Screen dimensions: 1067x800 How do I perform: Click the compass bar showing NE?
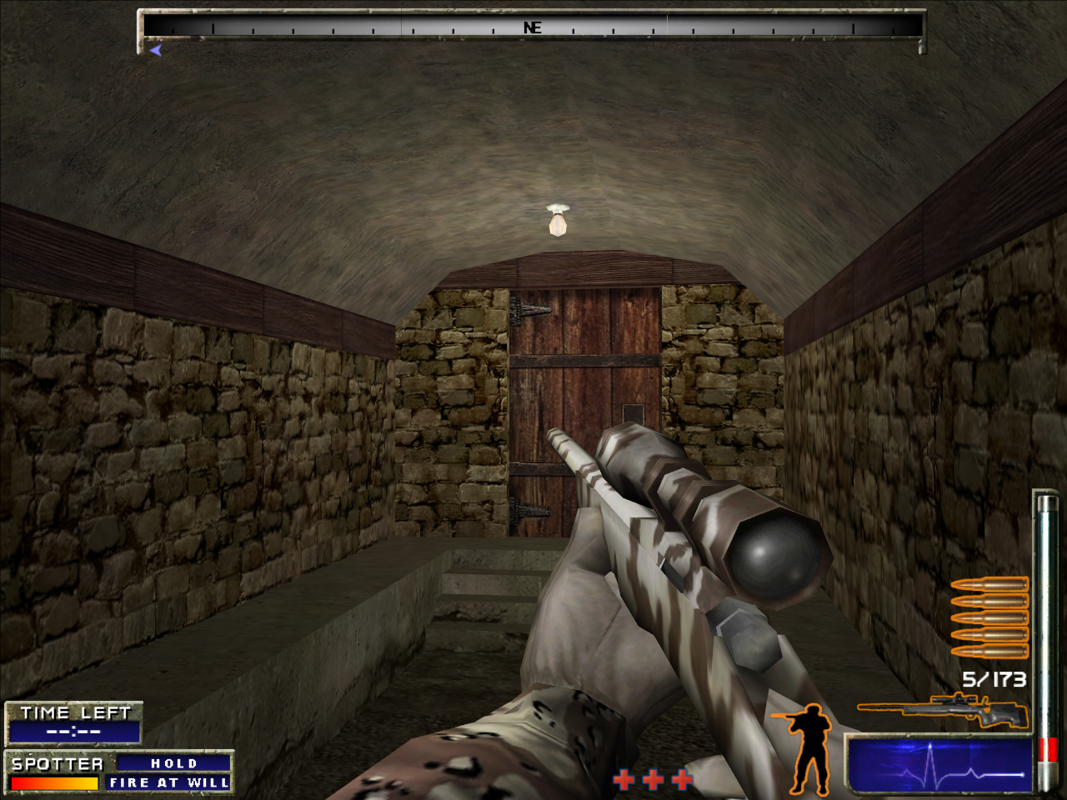[532, 27]
